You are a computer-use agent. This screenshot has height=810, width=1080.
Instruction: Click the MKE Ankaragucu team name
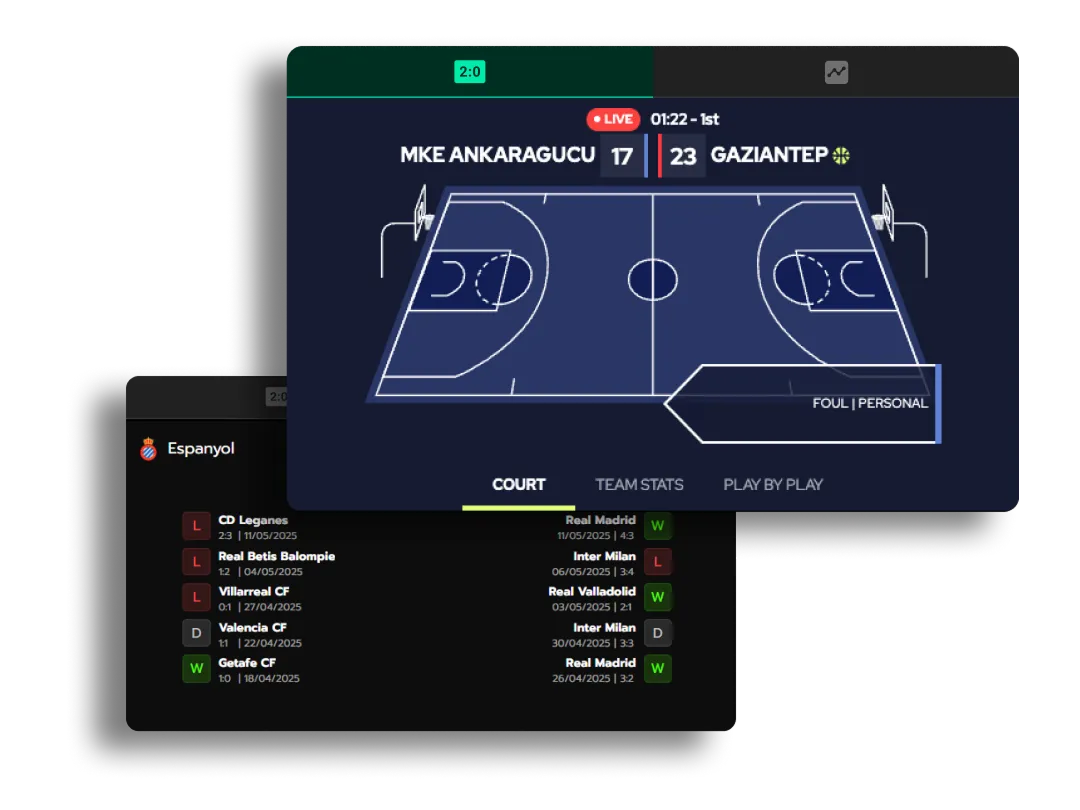[497, 155]
